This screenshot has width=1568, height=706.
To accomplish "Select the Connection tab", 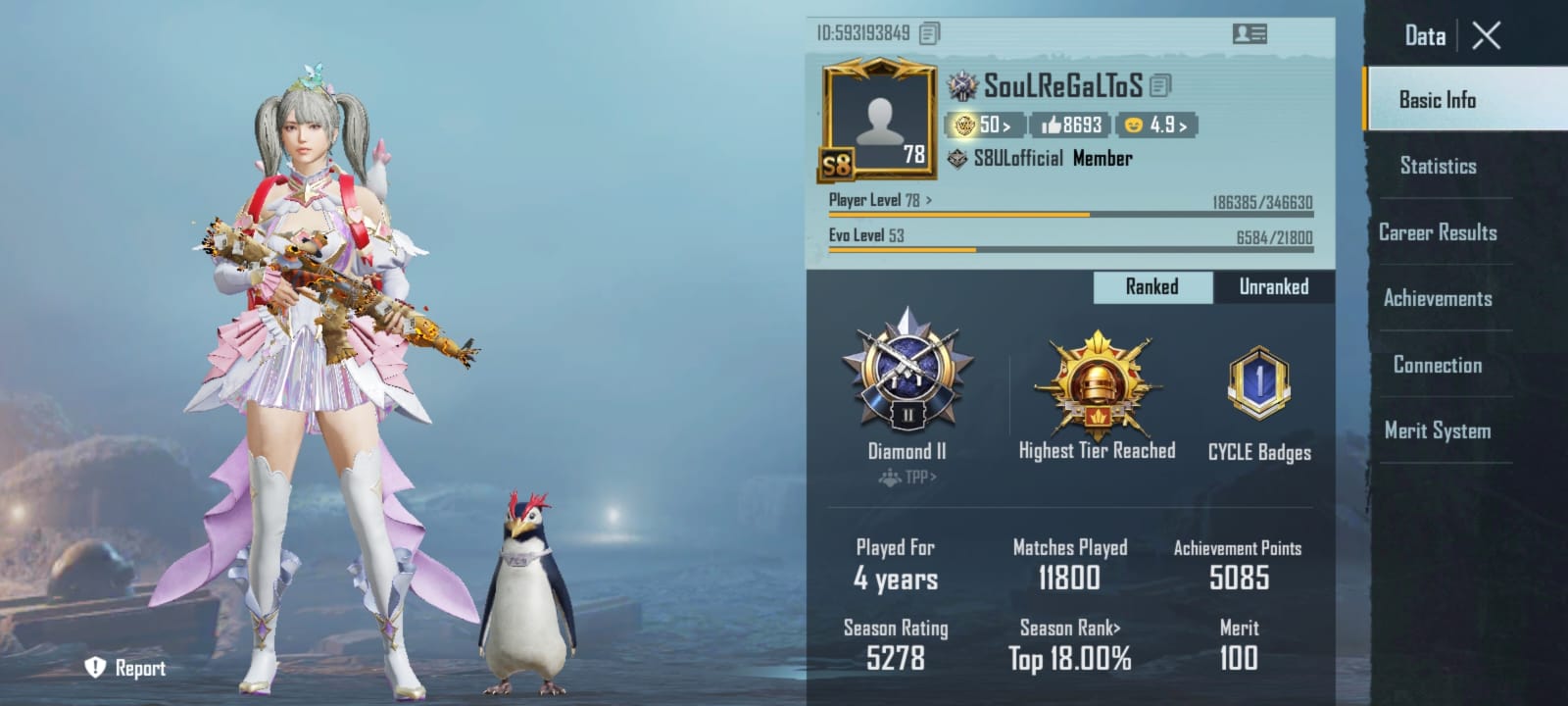I will pyautogui.click(x=1438, y=365).
